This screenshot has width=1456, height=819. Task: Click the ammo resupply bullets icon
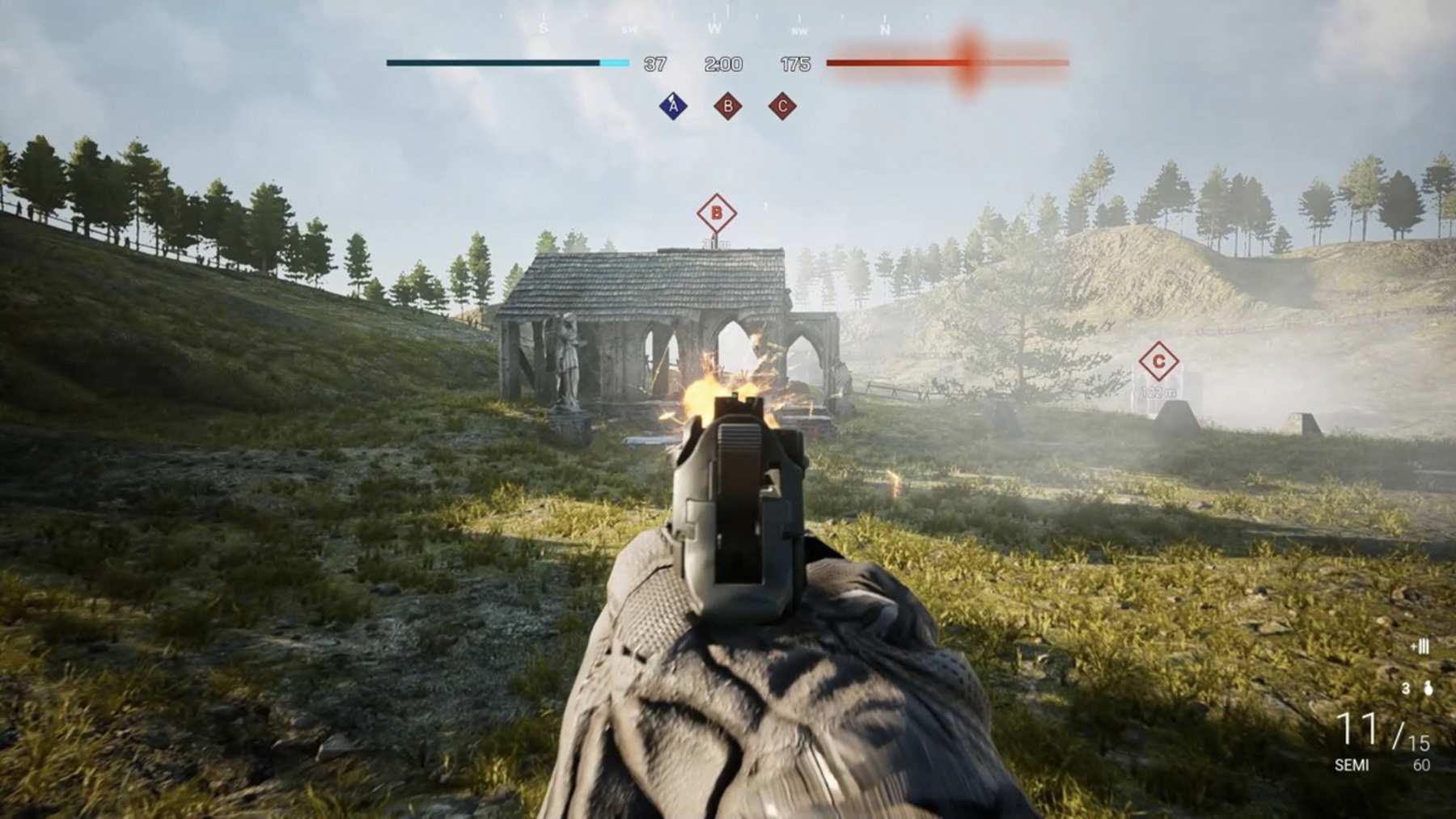pyautogui.click(x=1420, y=646)
